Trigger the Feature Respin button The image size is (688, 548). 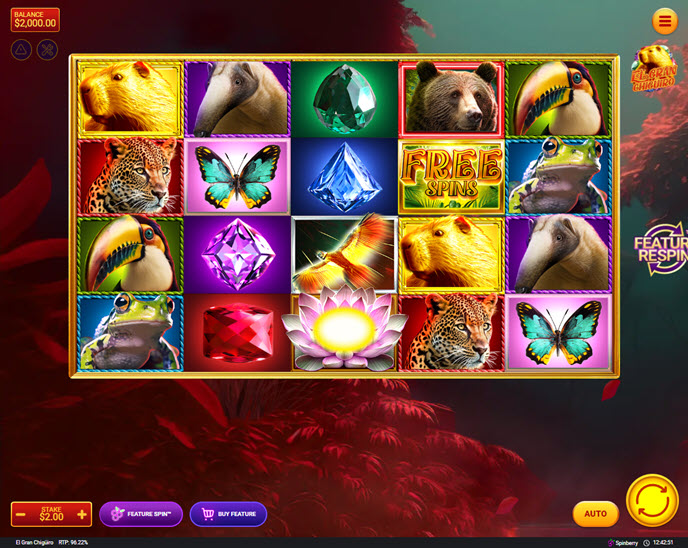[x=662, y=248]
